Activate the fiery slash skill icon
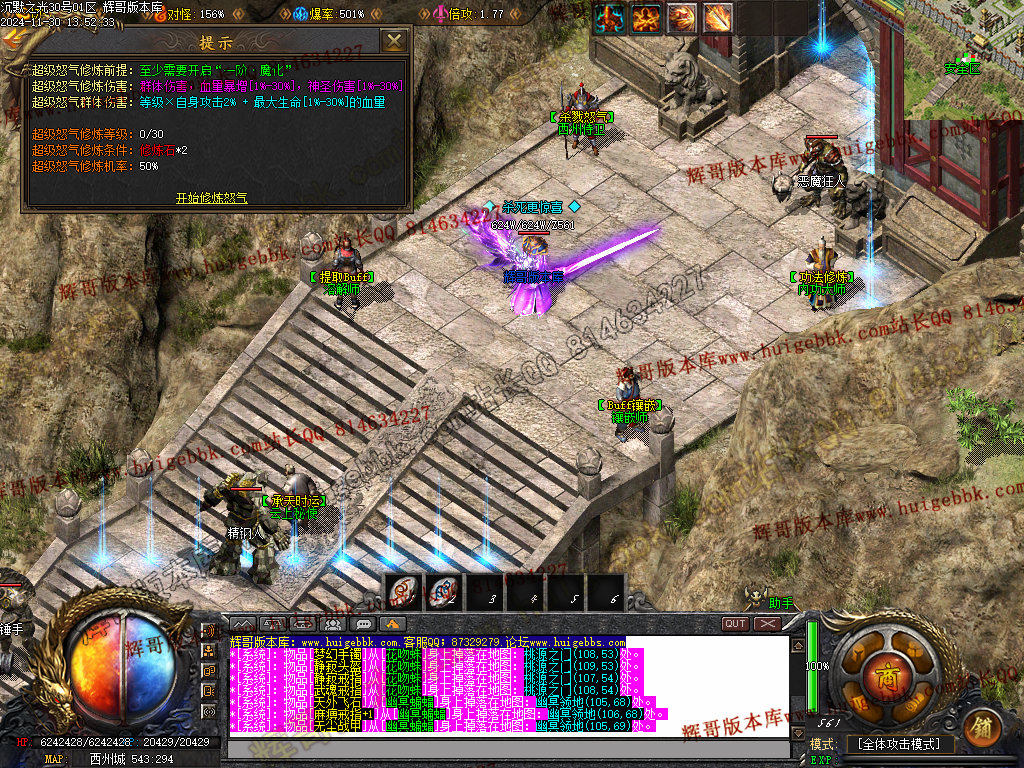The width and height of the screenshot is (1024, 768). coord(682,17)
